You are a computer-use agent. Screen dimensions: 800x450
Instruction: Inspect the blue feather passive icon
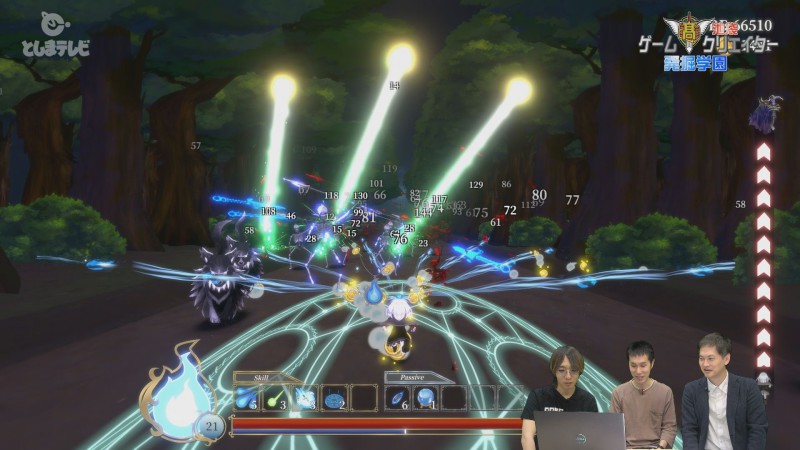398,398
